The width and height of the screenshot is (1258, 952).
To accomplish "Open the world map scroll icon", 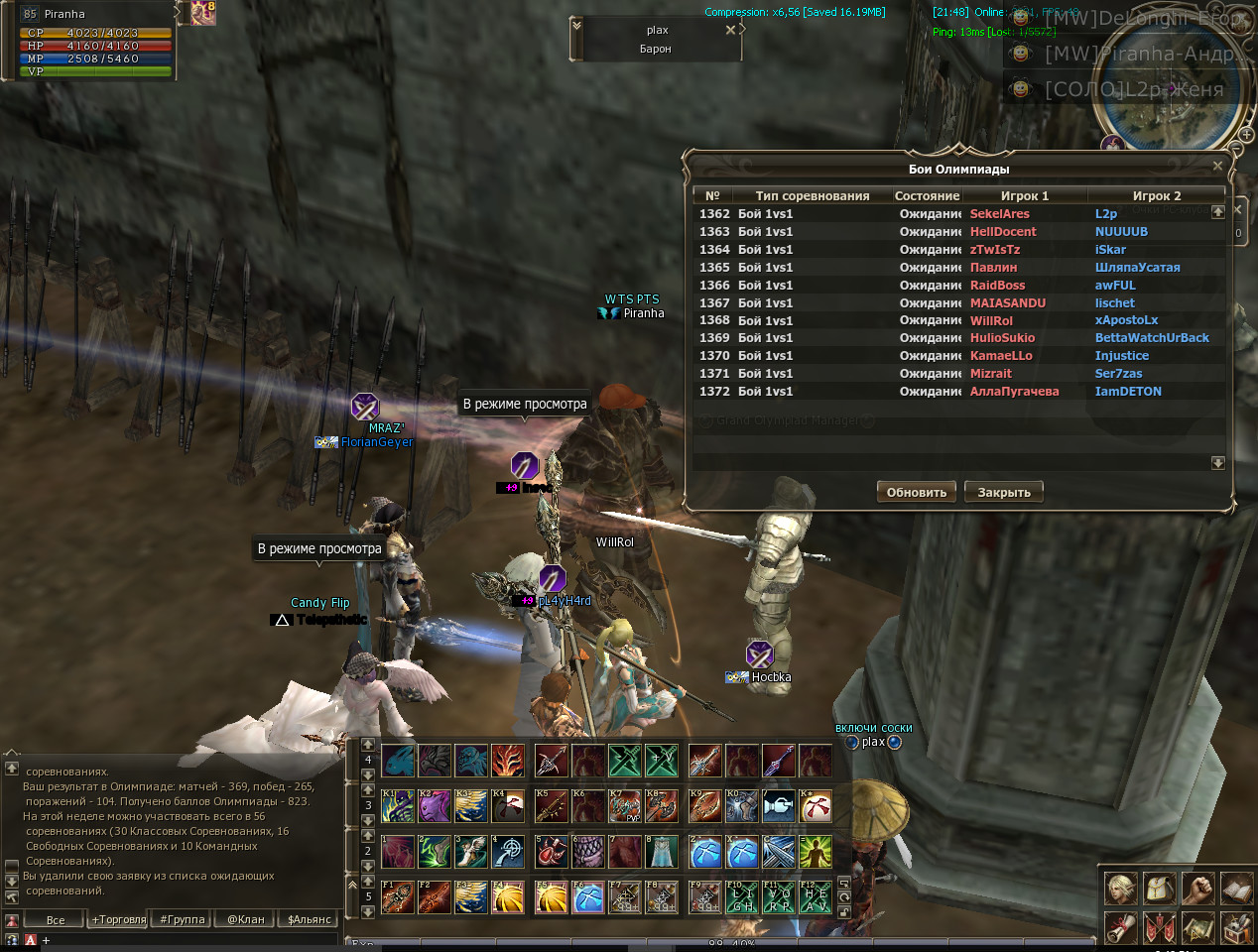I will pos(1198,928).
